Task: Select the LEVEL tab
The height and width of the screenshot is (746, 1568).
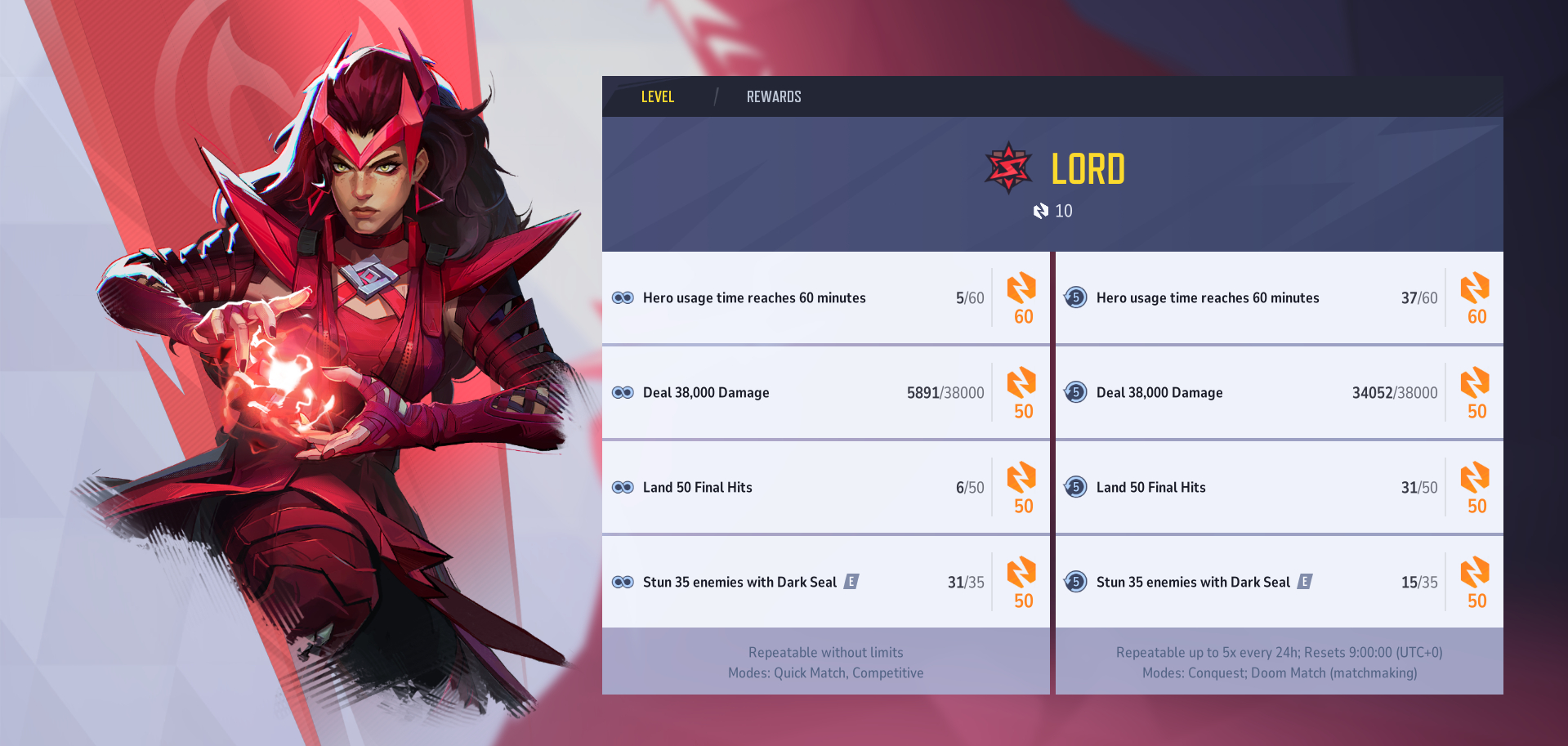Action: (x=657, y=97)
